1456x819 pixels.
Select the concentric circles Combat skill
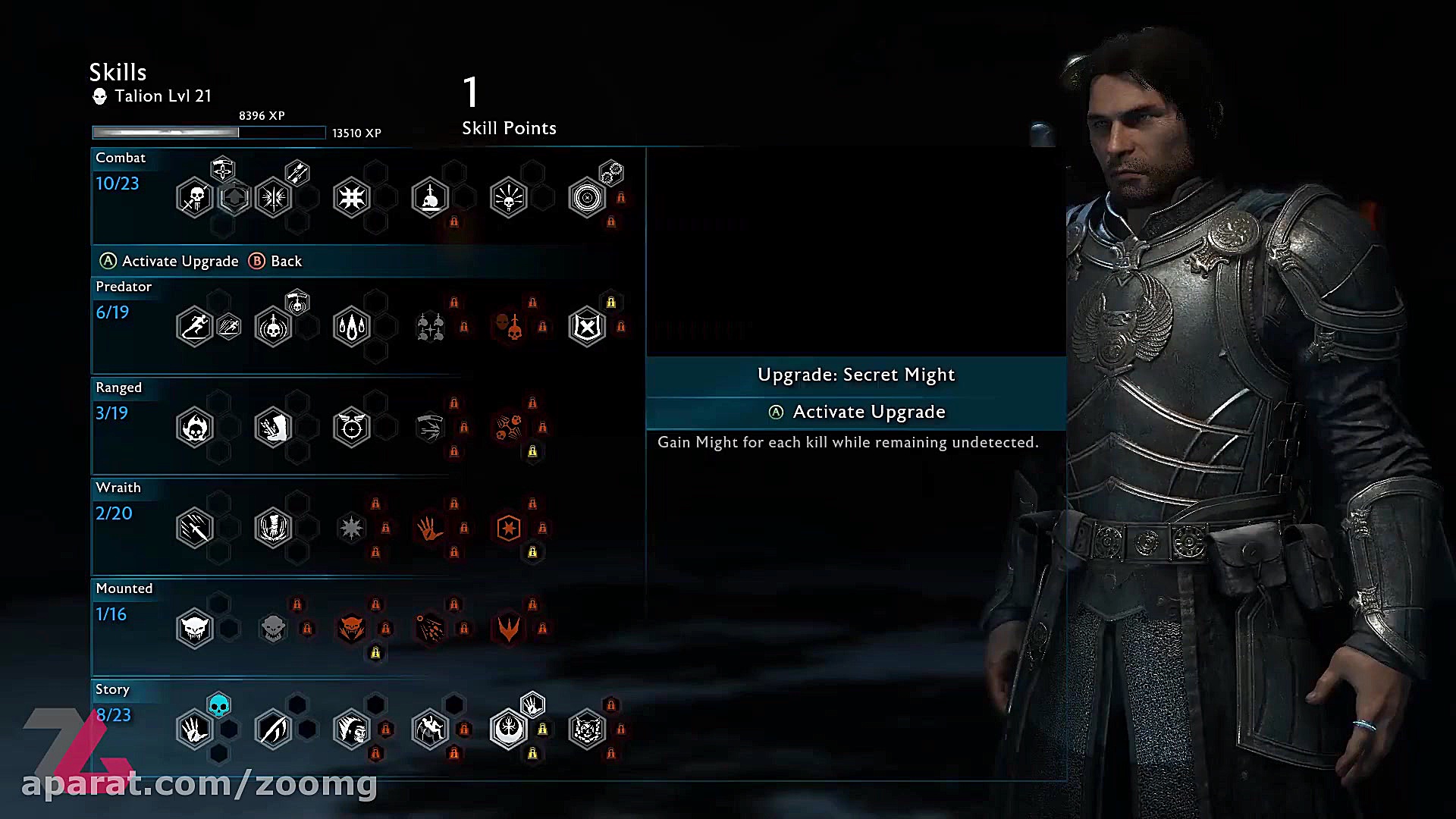(x=587, y=198)
